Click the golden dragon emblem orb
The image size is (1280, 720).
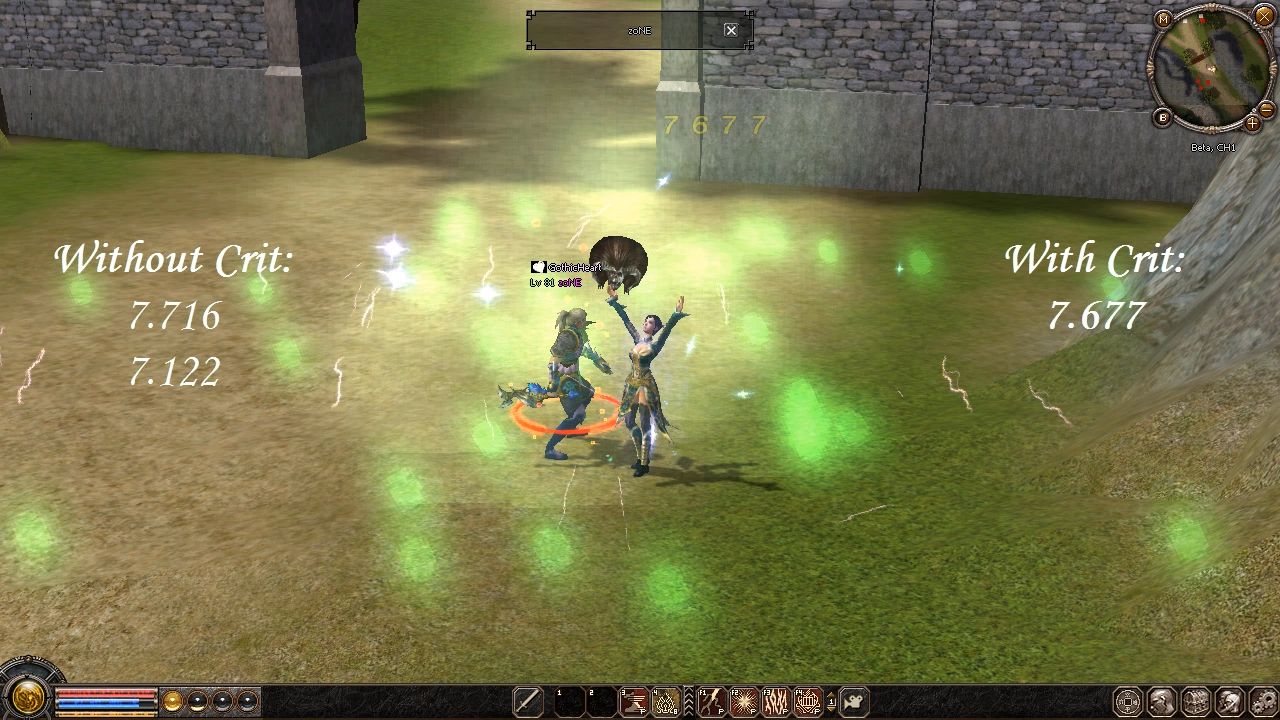click(x=27, y=696)
